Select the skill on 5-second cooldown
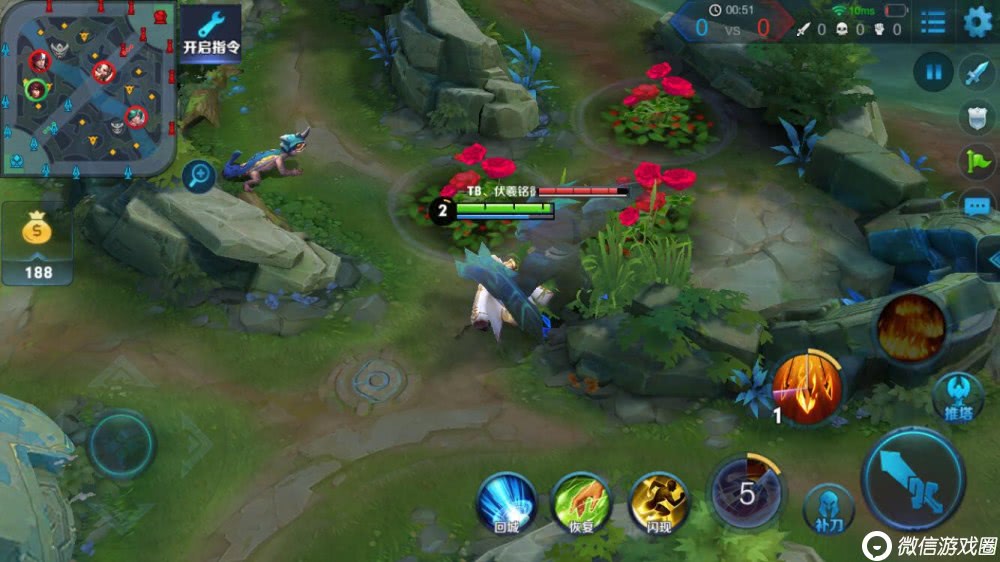The image size is (1000, 562). click(x=747, y=492)
